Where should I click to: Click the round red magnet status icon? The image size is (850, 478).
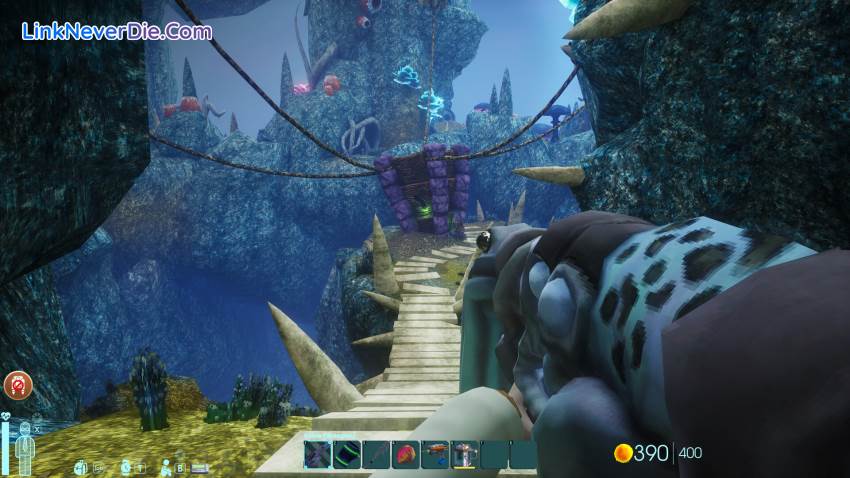(x=17, y=383)
